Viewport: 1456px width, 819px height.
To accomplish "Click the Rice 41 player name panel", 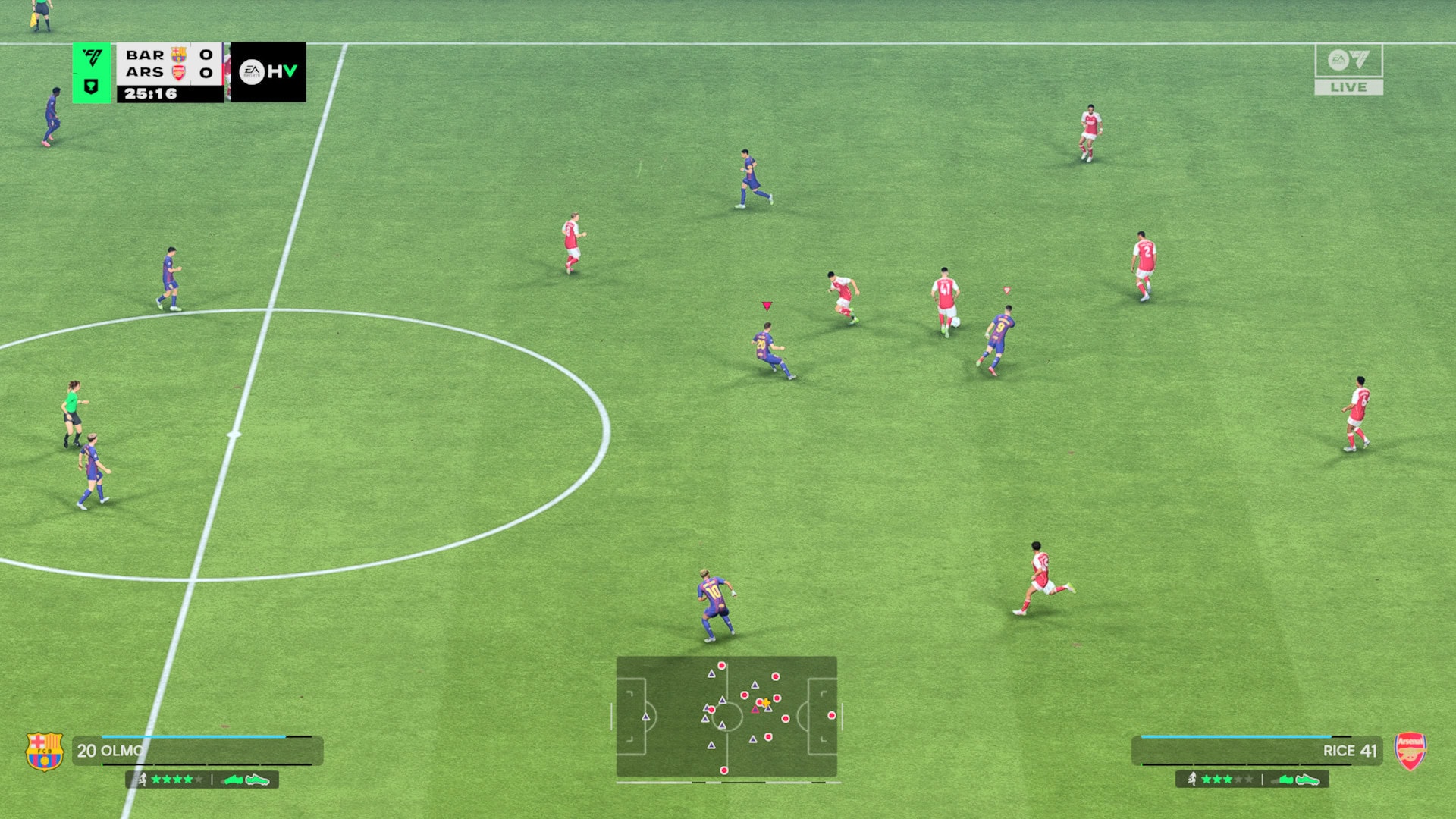I will pos(1257,751).
